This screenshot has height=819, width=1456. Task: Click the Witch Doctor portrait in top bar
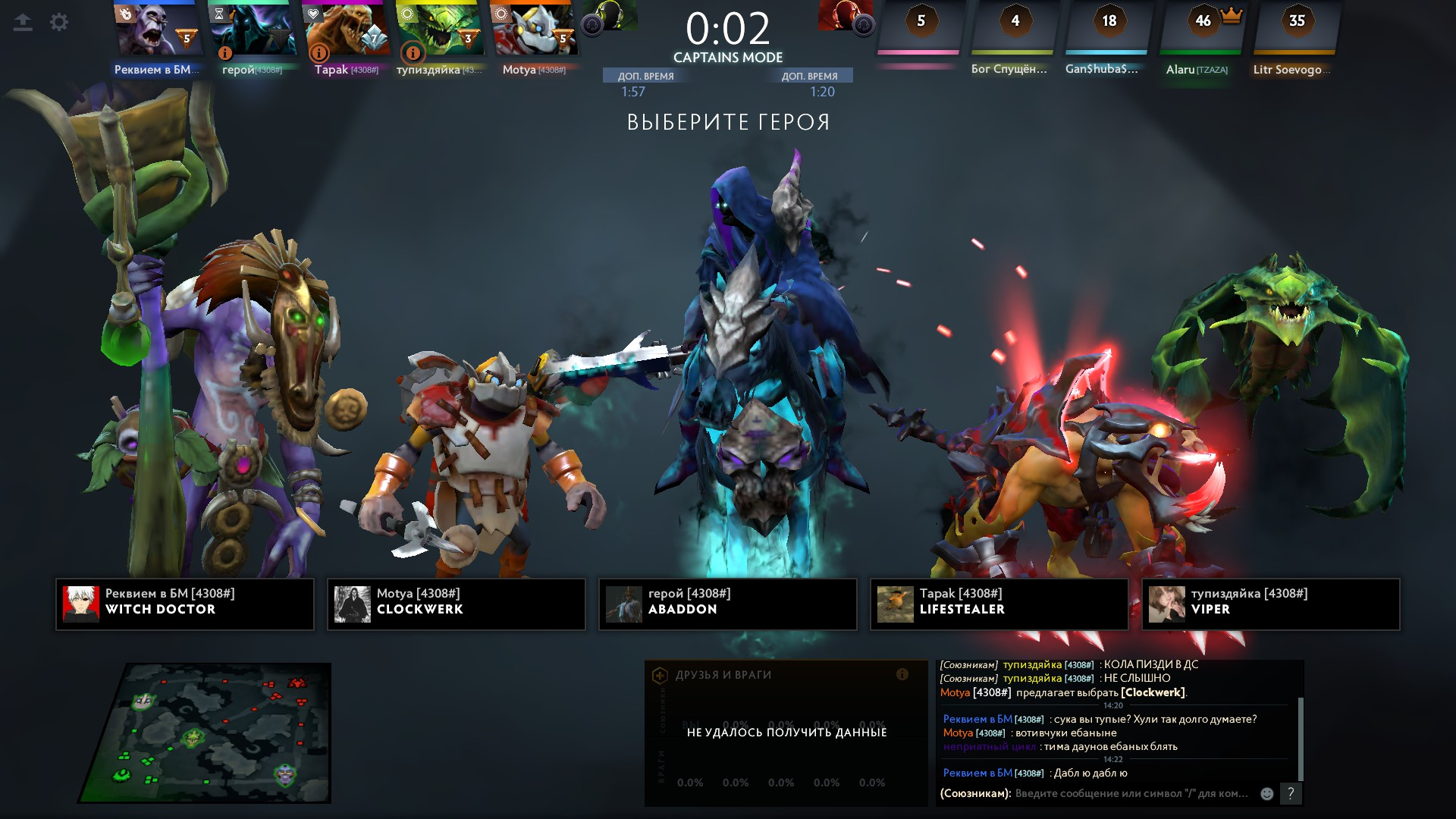[158, 29]
